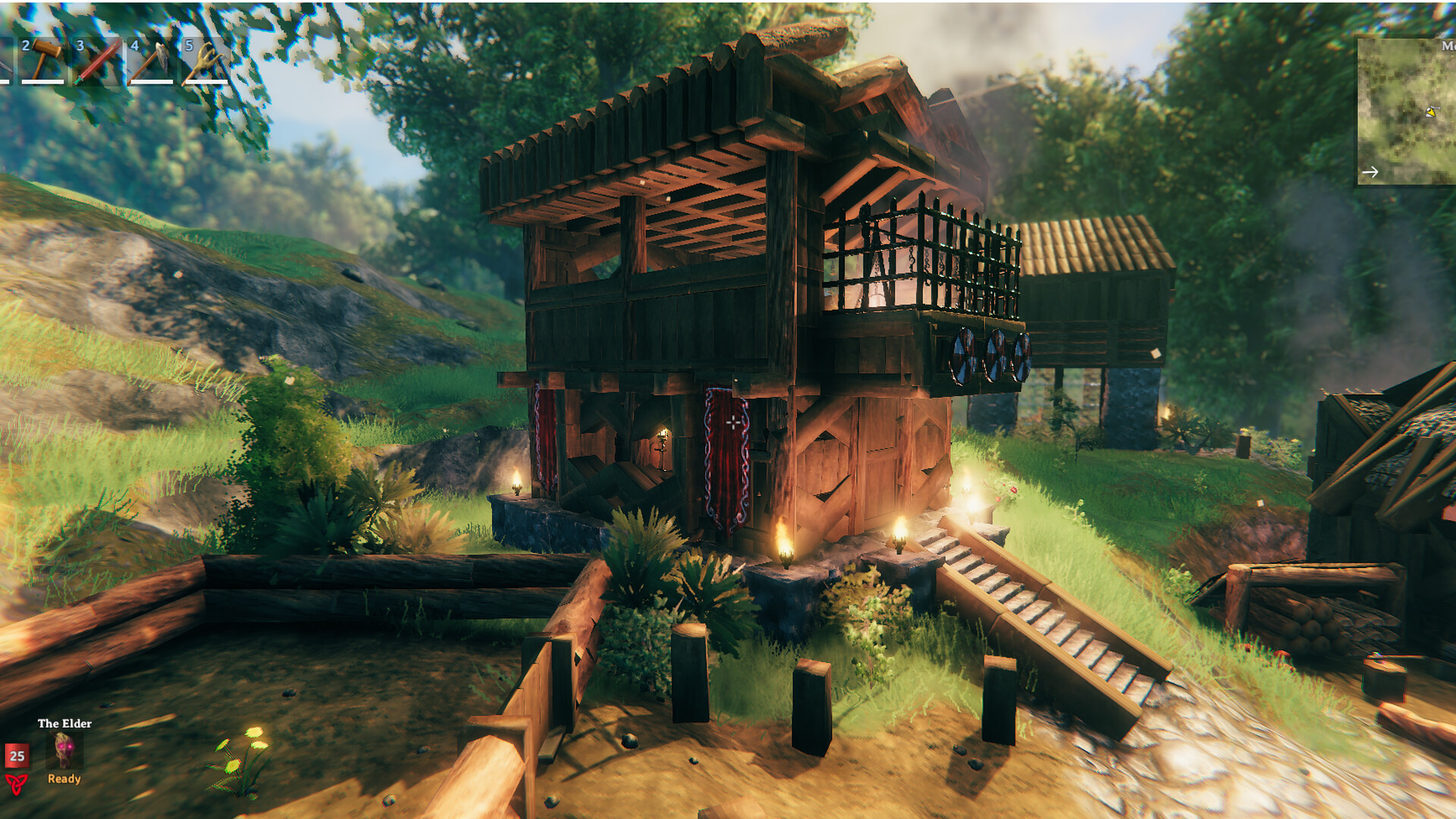Equip the red sword in hotbar slot 3
1456x819 pixels.
pyautogui.click(x=98, y=61)
